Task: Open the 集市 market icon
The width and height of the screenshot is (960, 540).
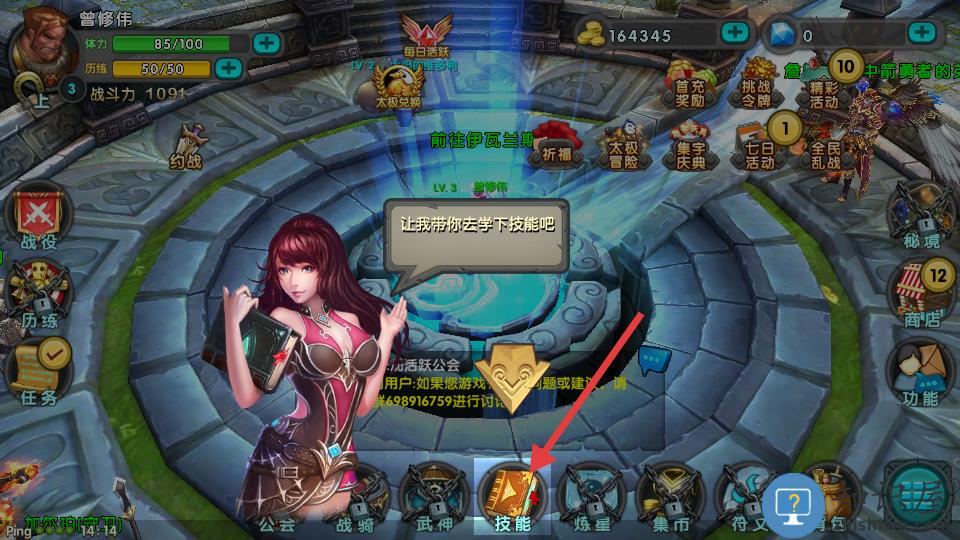Action: 668,497
